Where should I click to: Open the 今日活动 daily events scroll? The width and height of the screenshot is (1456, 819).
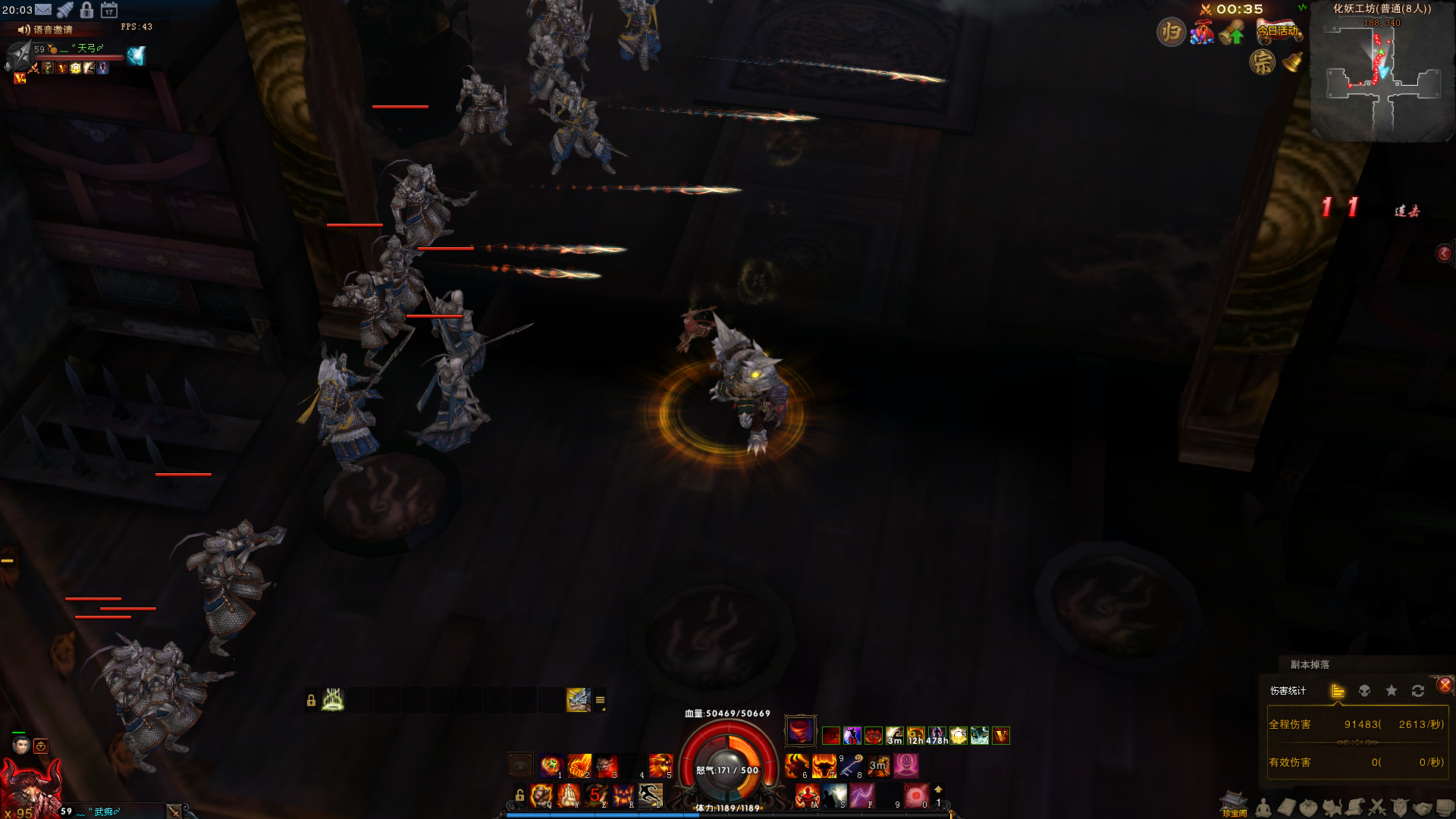tap(1279, 31)
